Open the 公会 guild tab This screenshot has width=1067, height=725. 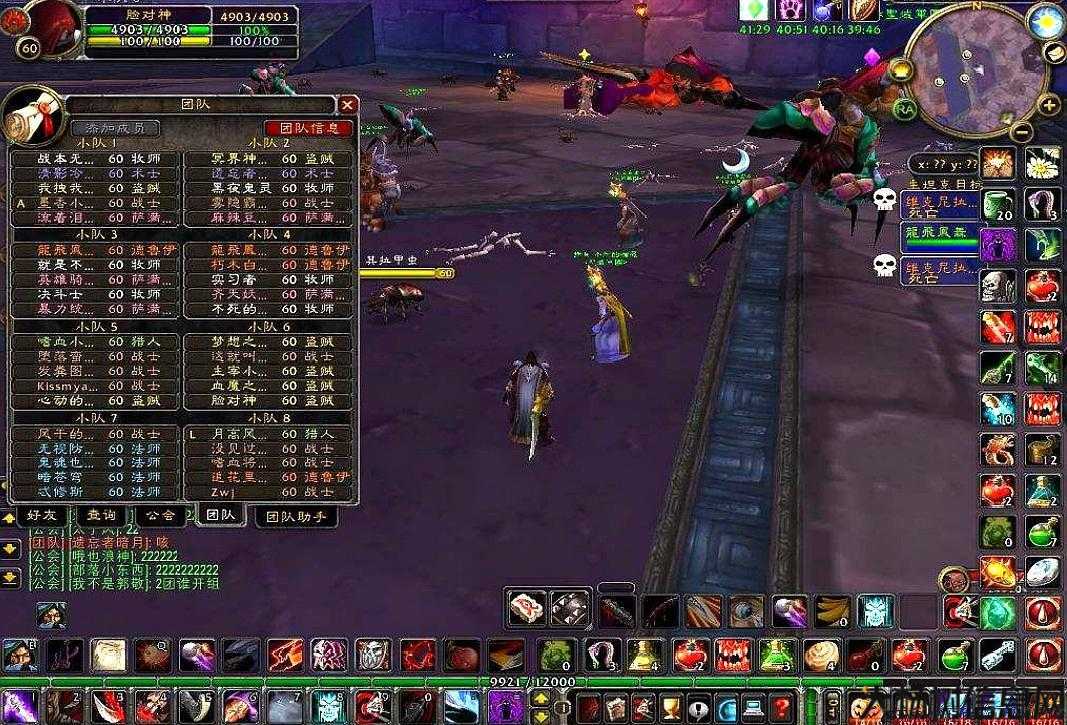pos(160,515)
